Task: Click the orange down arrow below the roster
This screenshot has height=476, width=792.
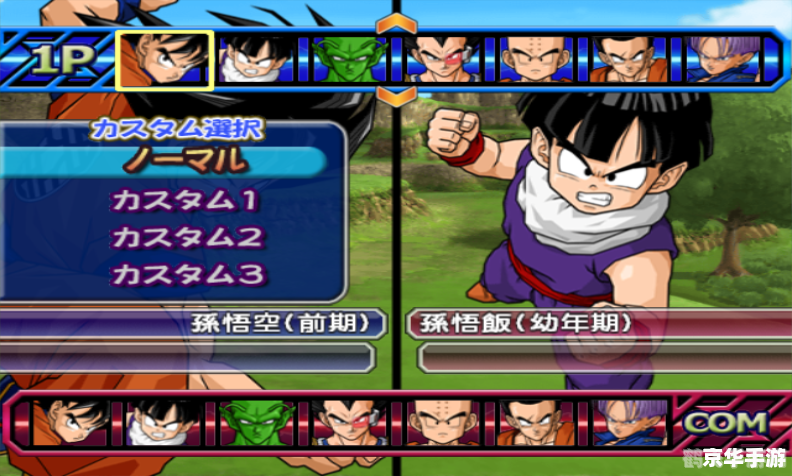Action: 397,96
